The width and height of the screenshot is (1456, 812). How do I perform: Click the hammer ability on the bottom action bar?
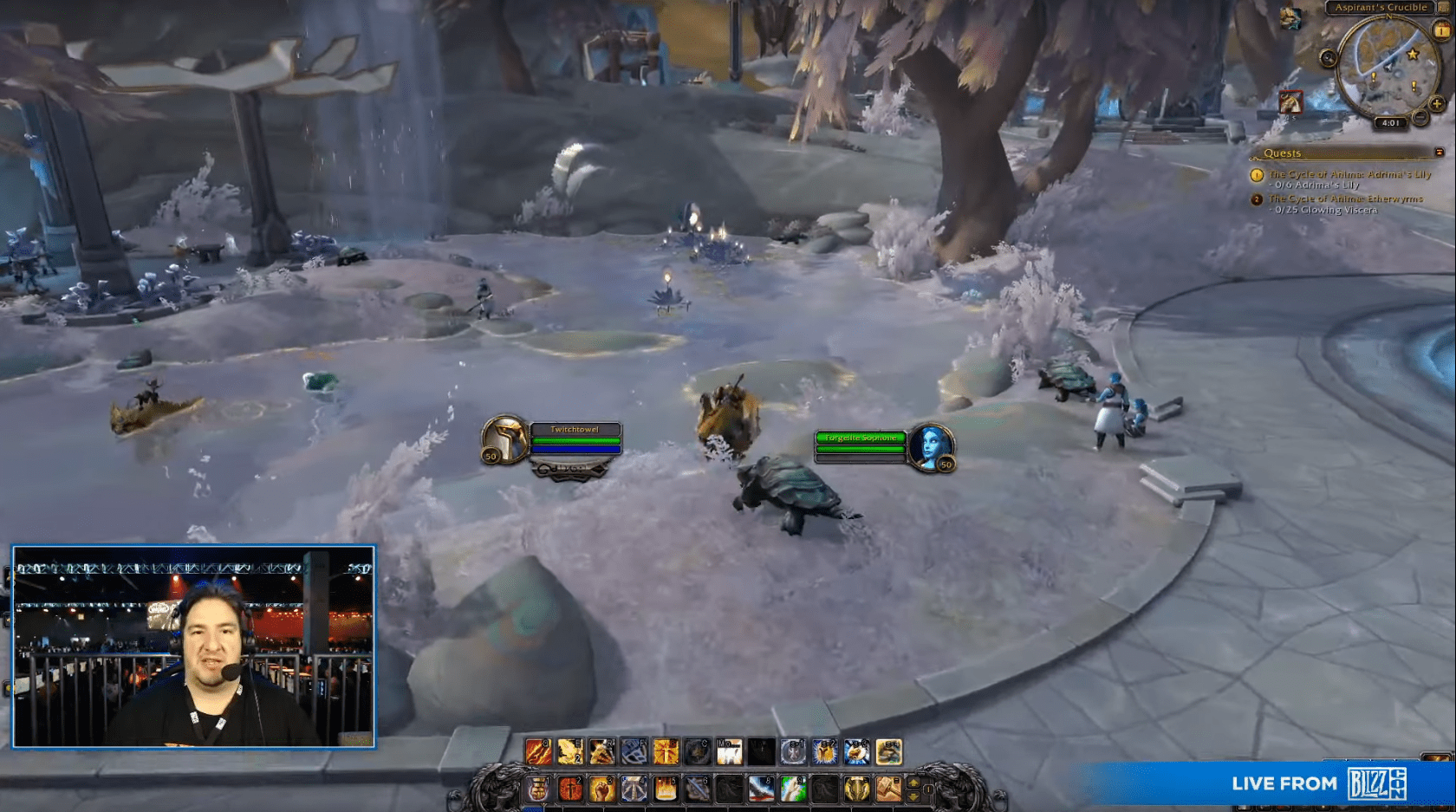click(x=888, y=789)
